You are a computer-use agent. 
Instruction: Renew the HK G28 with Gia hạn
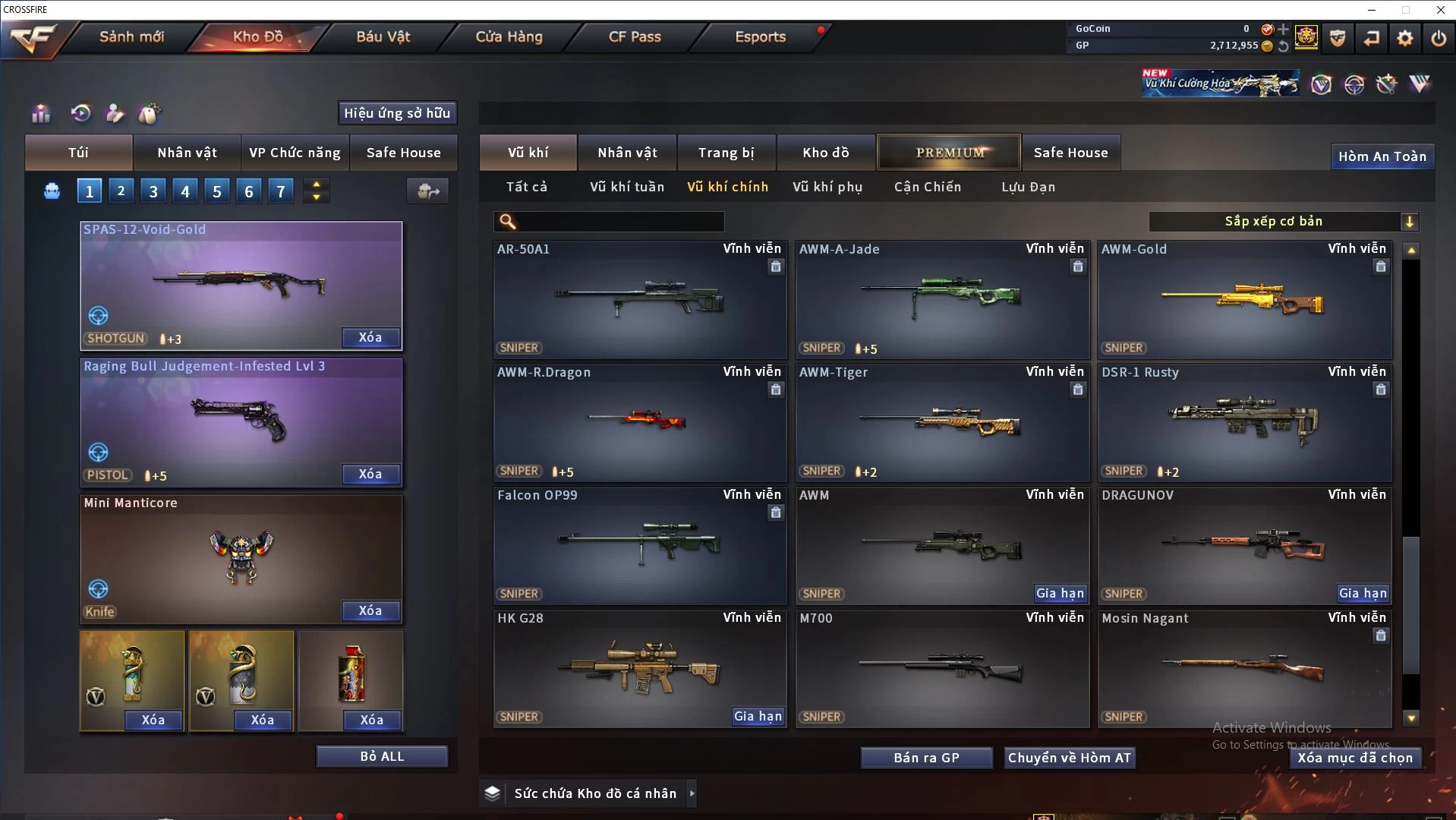(x=757, y=716)
